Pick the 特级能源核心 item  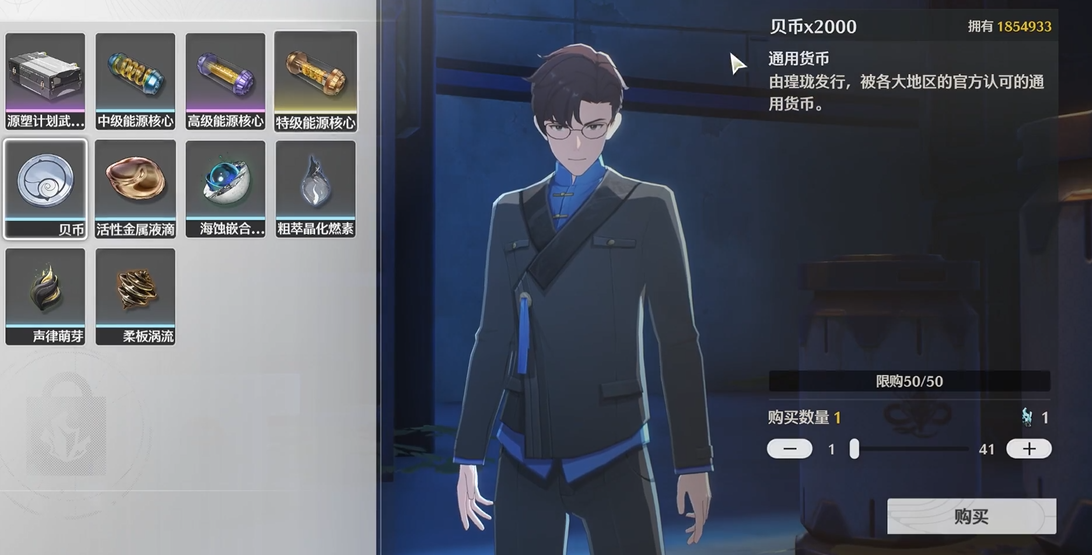(x=315, y=82)
